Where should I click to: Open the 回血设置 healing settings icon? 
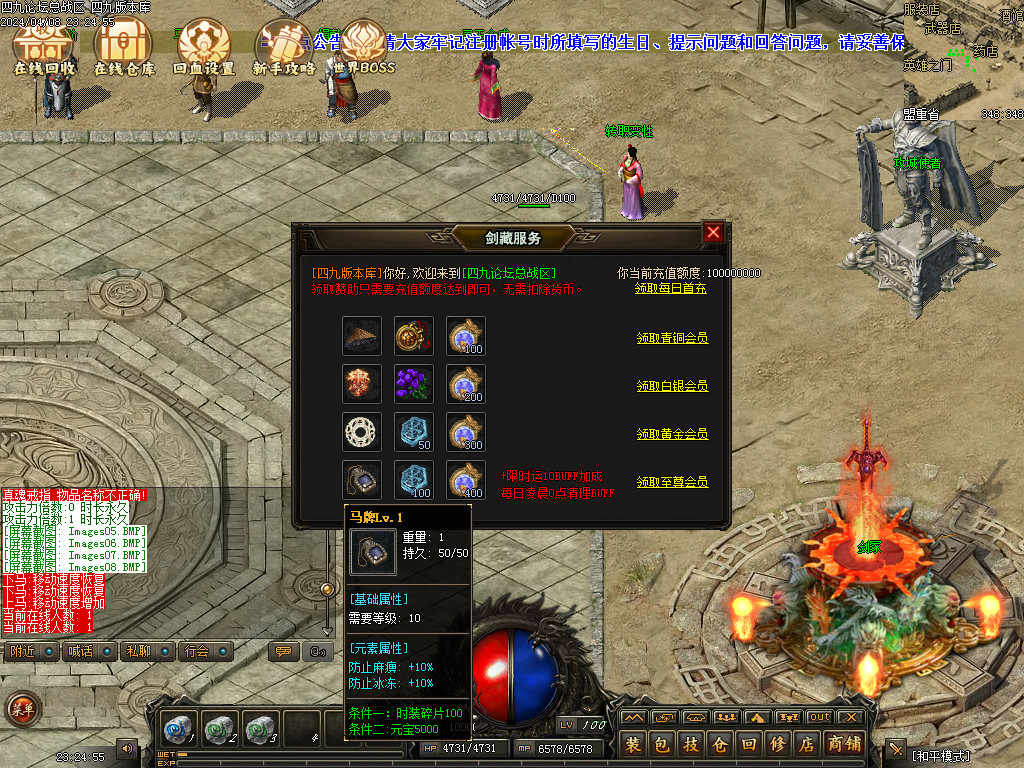(x=204, y=48)
